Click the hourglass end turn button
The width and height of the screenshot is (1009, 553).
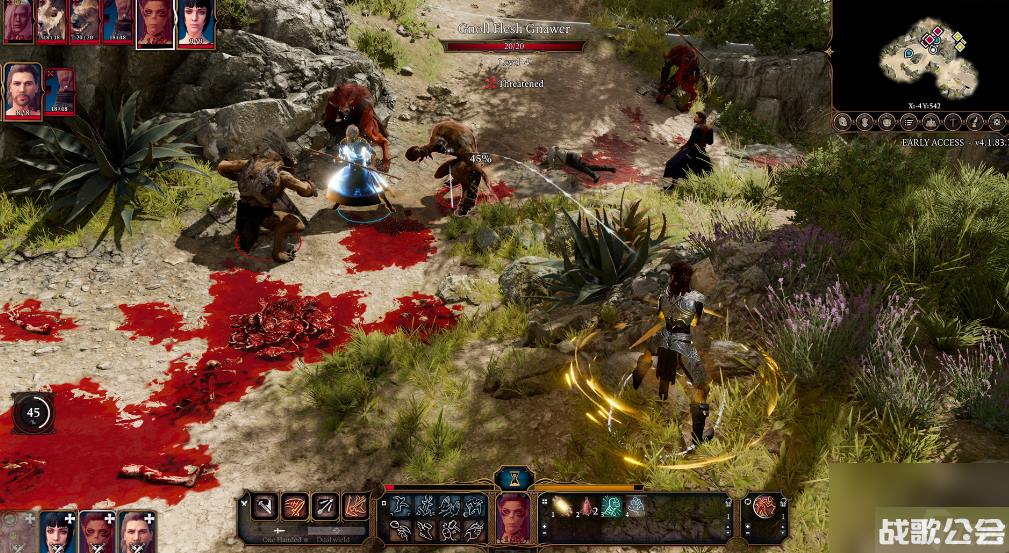coord(513,477)
